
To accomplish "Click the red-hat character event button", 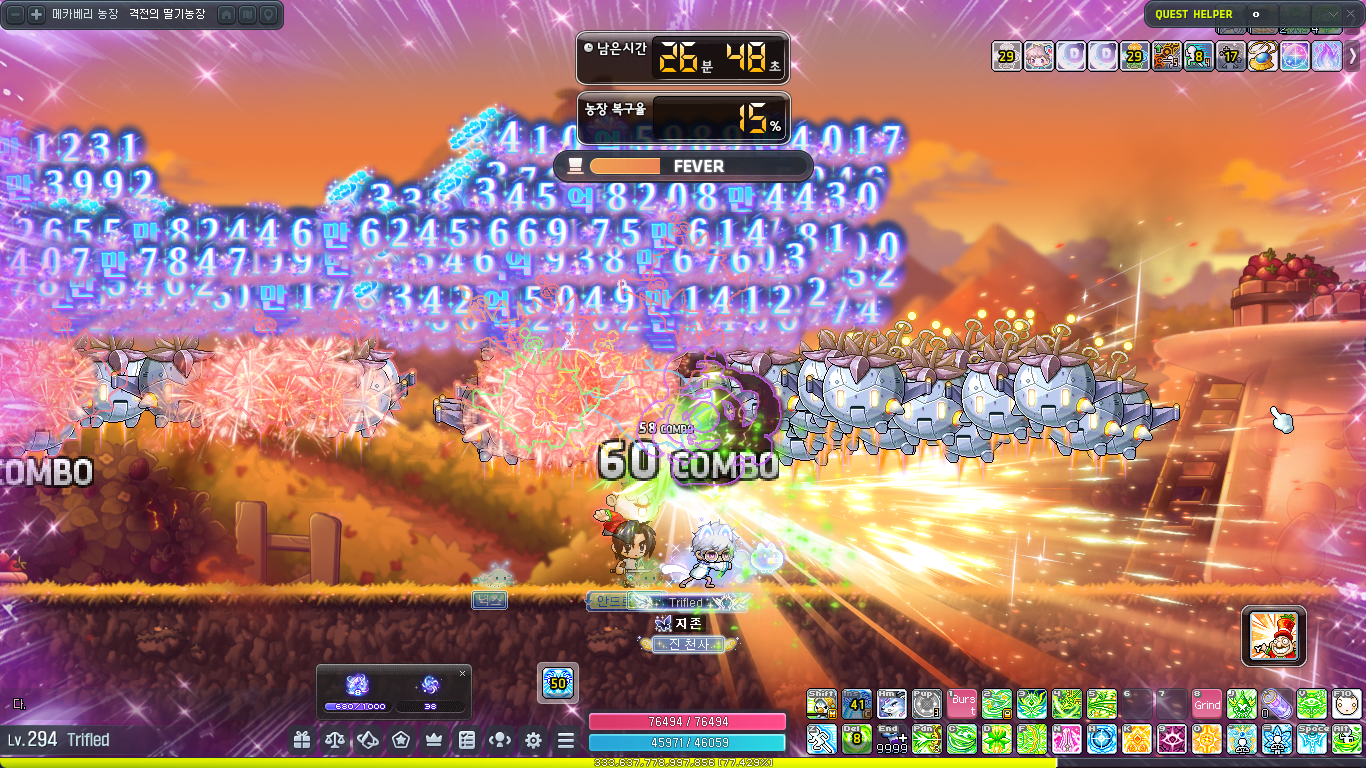I will (1274, 635).
